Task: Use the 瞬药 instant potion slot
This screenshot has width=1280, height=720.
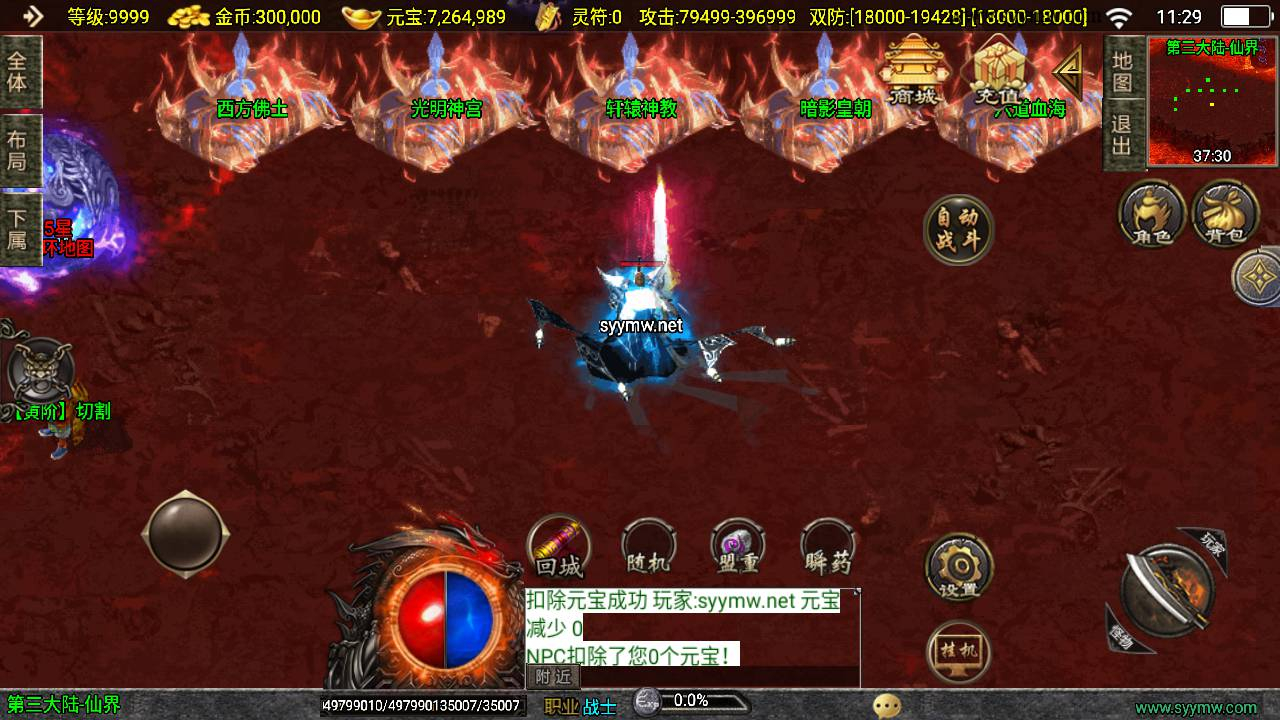Action: coord(828,548)
